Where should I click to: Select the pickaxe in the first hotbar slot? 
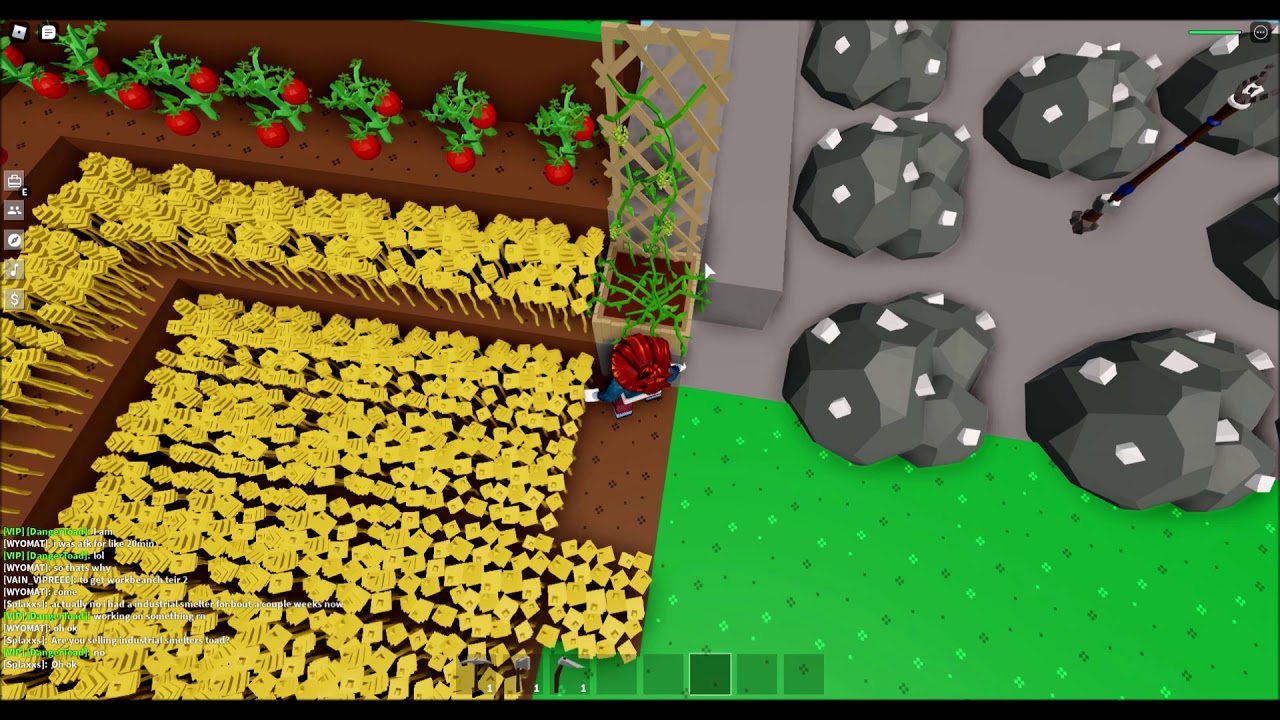tap(476, 672)
